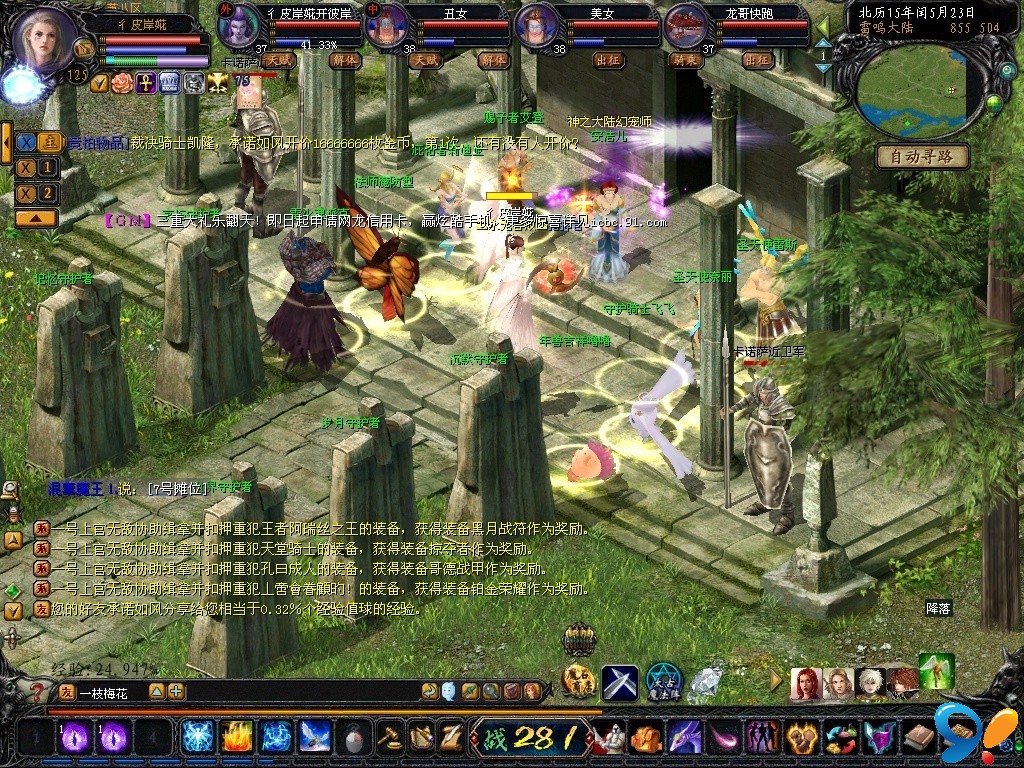
Task: Click the 解体 button under pet 丑女
Action: pyautogui.click(x=492, y=60)
